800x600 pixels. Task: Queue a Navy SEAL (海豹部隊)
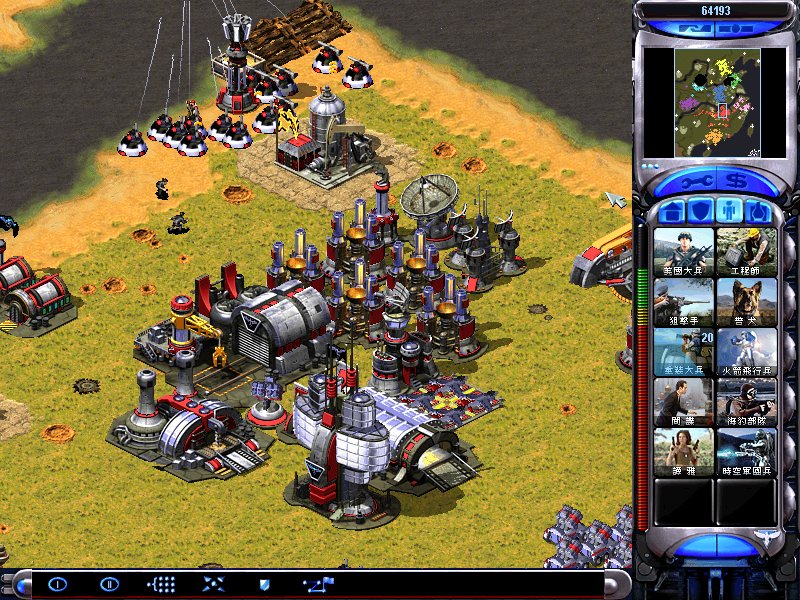(x=746, y=401)
